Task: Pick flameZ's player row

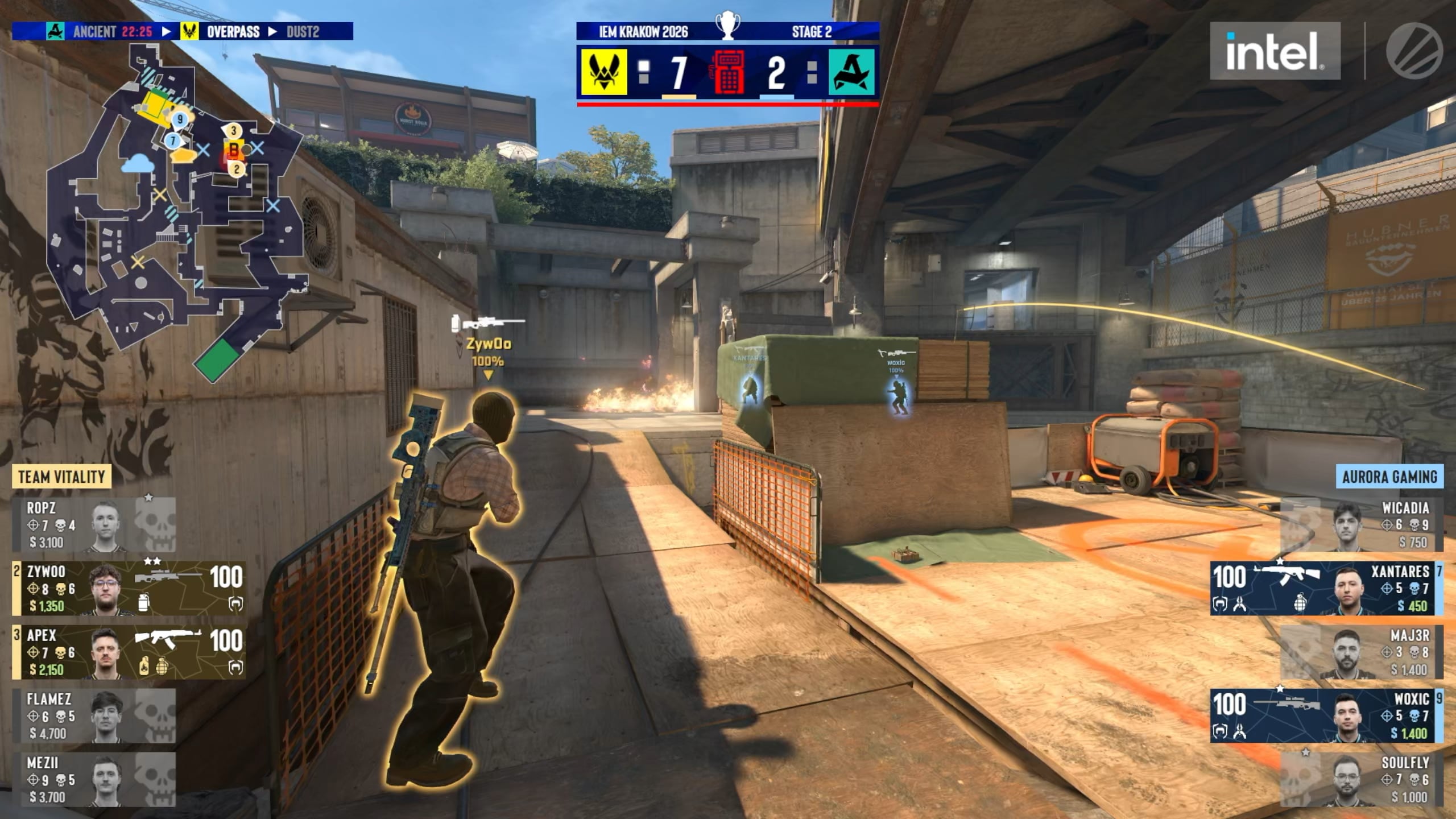Action: click(94, 715)
